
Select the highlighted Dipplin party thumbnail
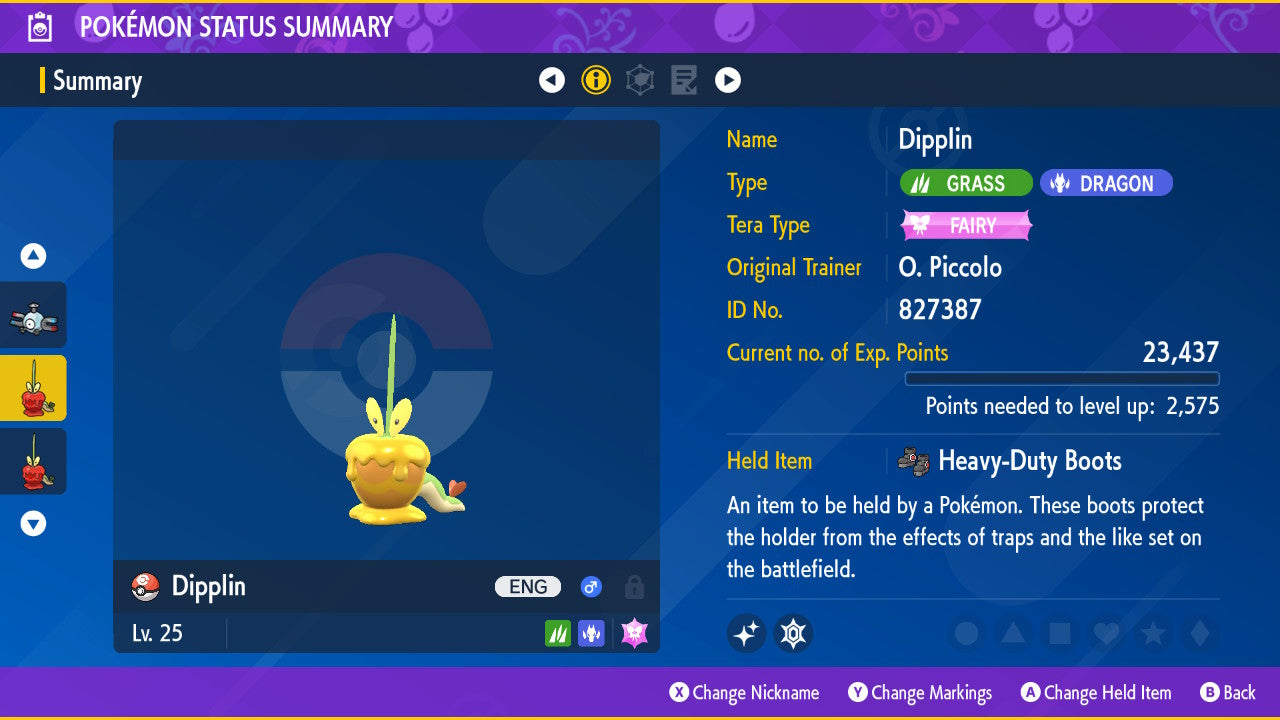[x=34, y=388]
